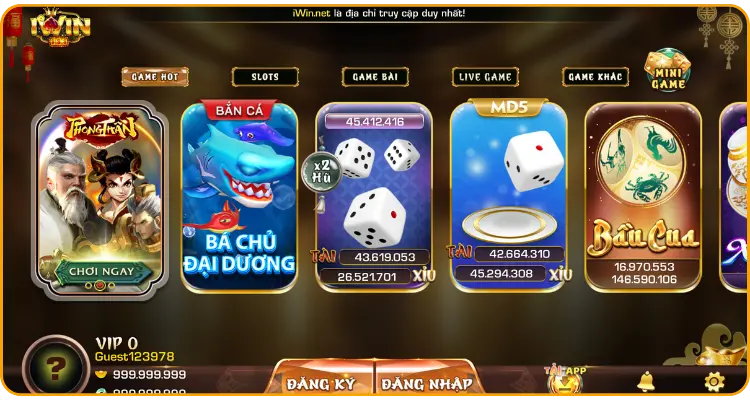Open the Mini Game icon
Image resolution: width=750 pixels, height=400 pixels.
(667, 72)
